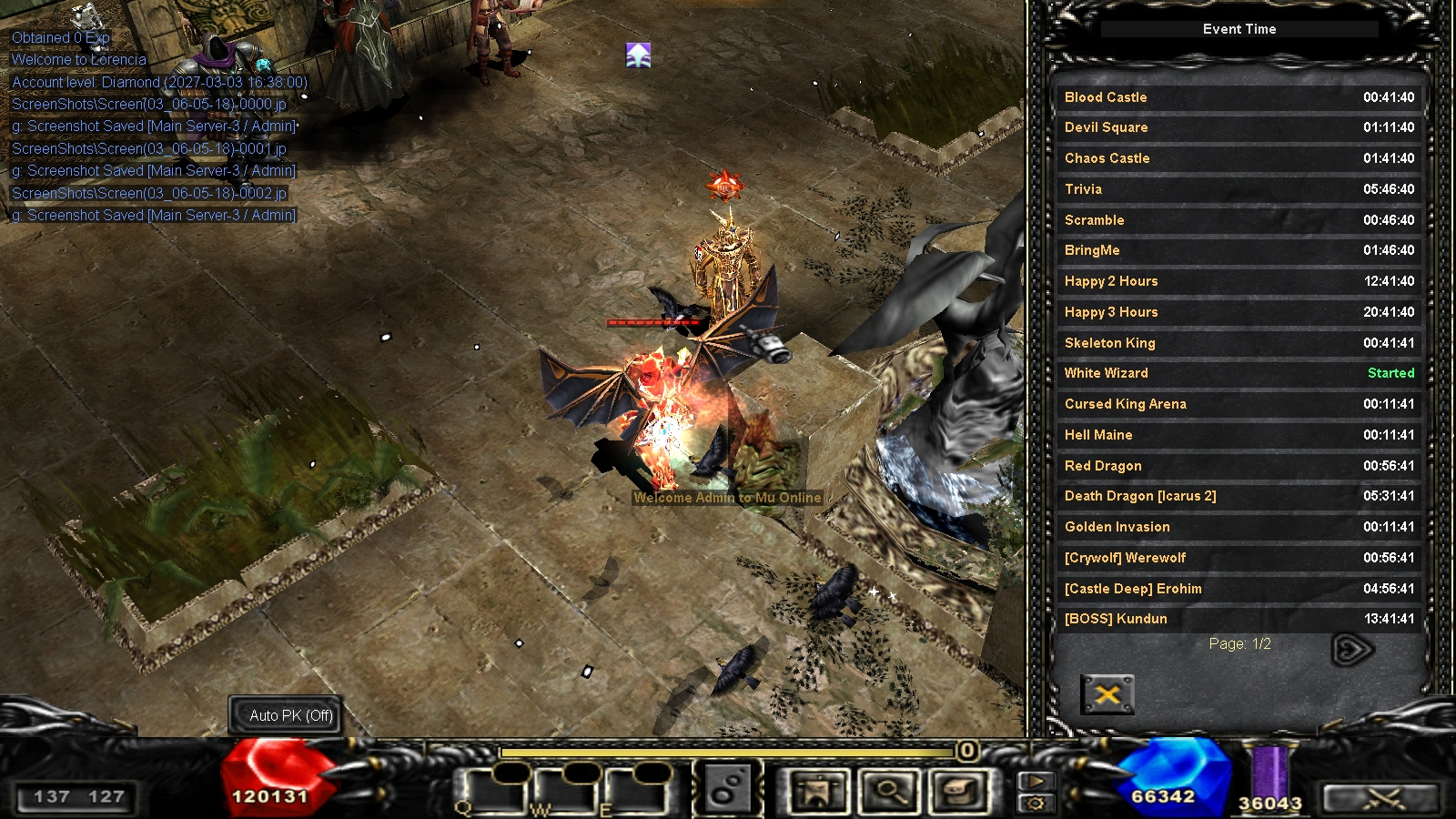Select the Blood Castle event row
1456x819 pixels.
1239,97
